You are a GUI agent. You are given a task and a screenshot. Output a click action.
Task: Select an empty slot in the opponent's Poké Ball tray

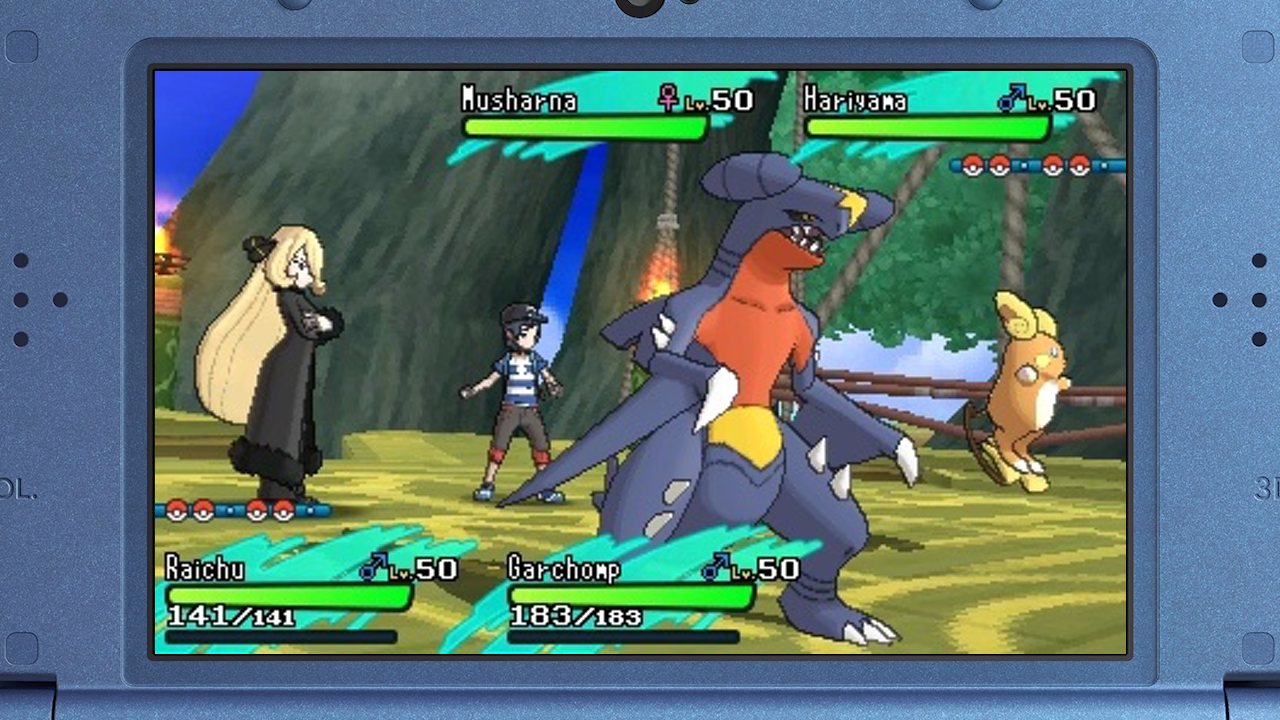coord(1024,166)
